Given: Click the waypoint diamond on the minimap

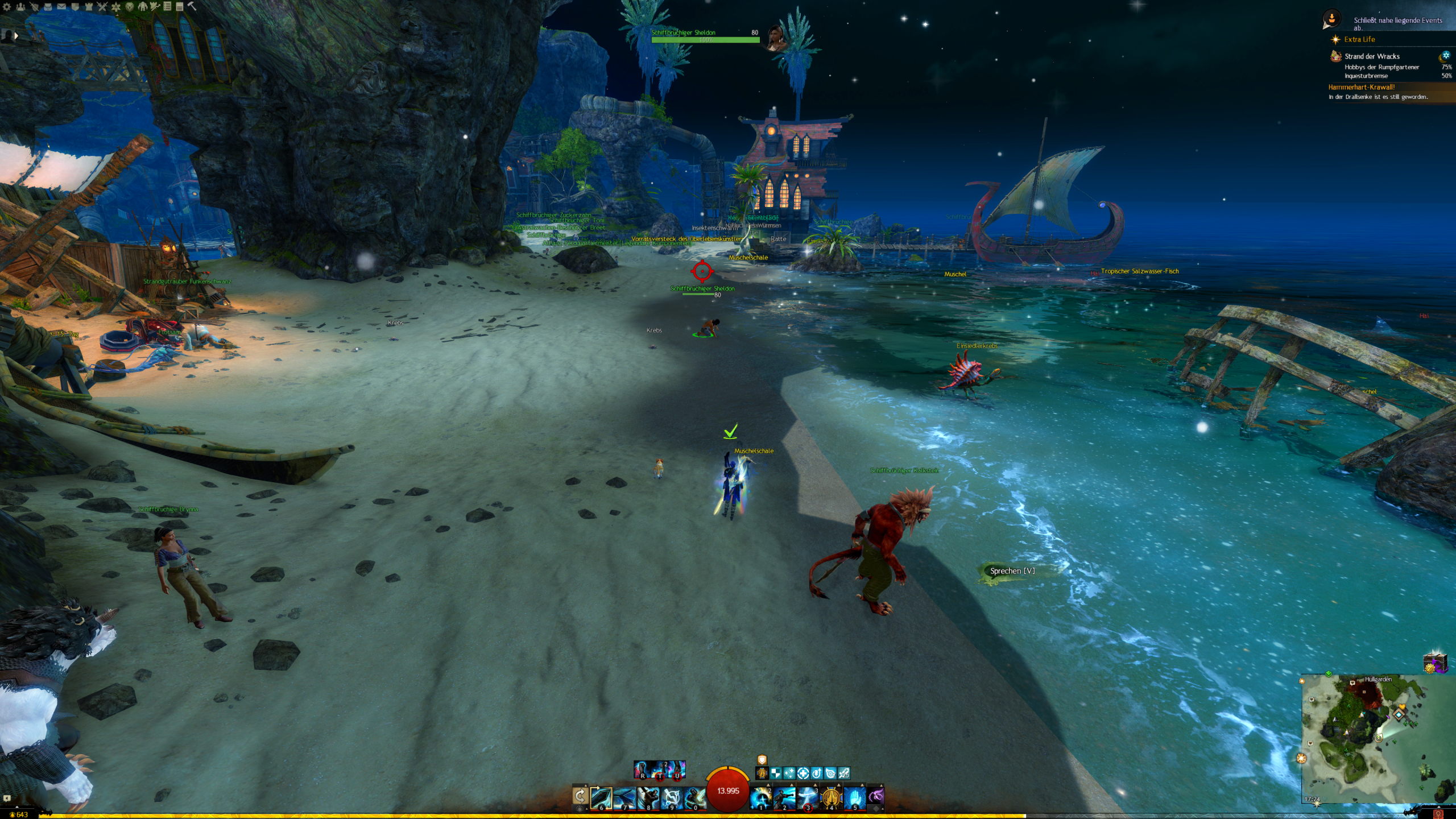Looking at the screenshot, I should 1399,713.
